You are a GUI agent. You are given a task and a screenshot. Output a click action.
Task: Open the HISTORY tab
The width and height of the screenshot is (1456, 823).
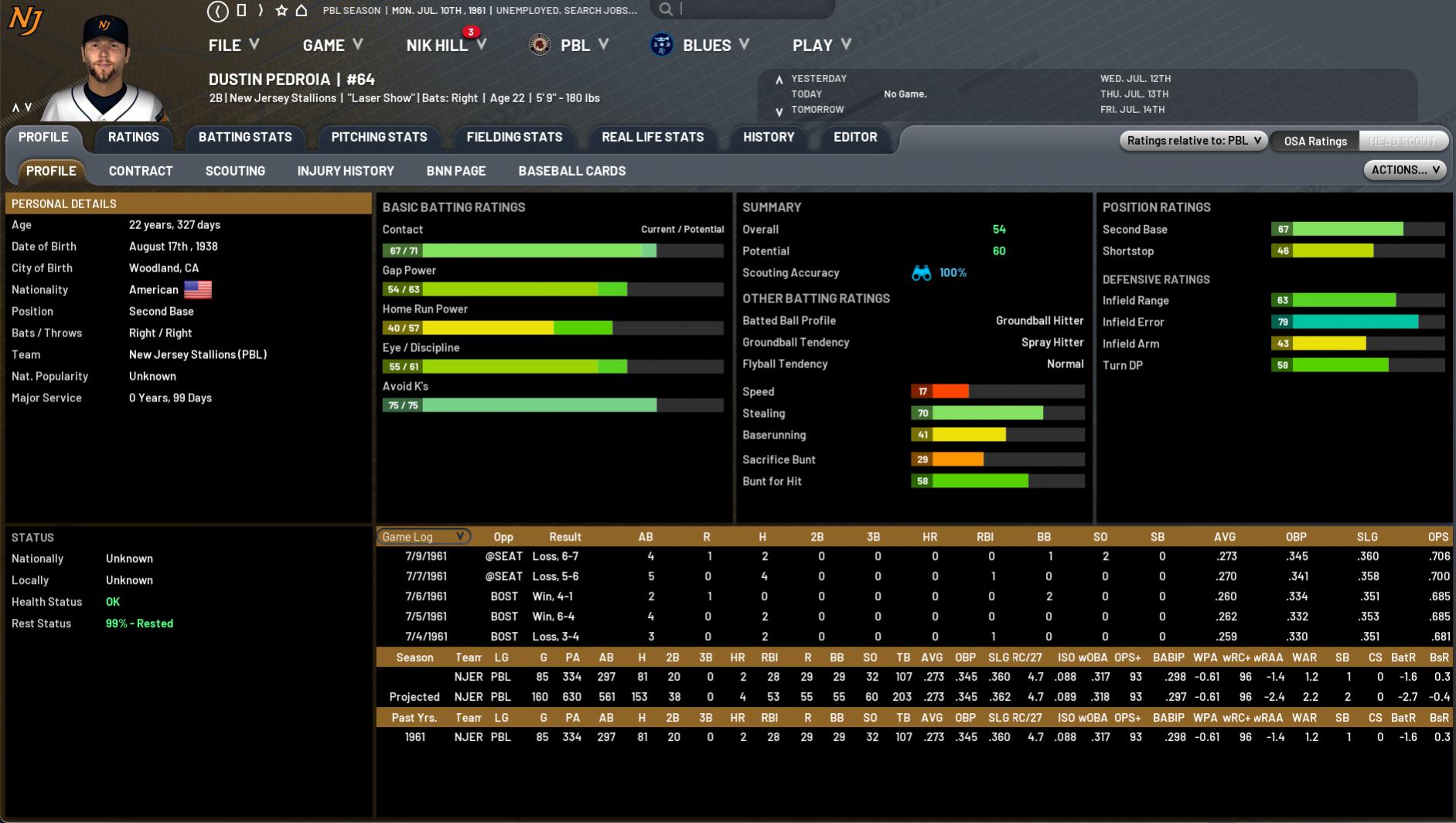pos(769,137)
